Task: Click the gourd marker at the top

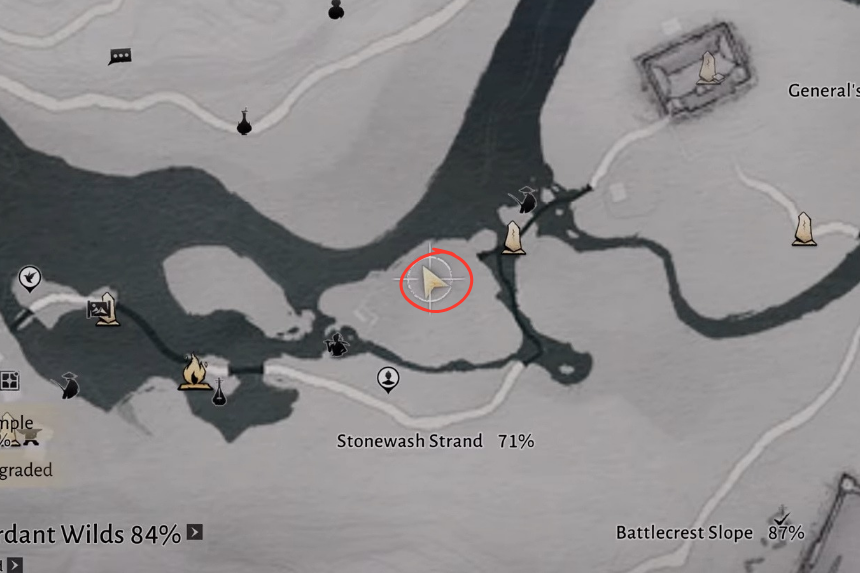Action: [x=336, y=10]
